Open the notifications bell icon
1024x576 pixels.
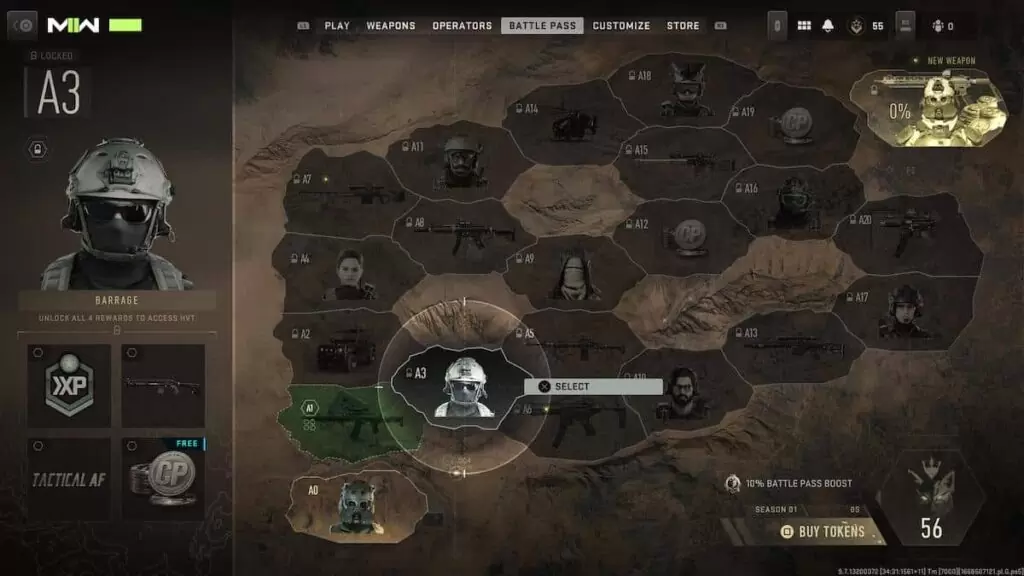point(828,26)
